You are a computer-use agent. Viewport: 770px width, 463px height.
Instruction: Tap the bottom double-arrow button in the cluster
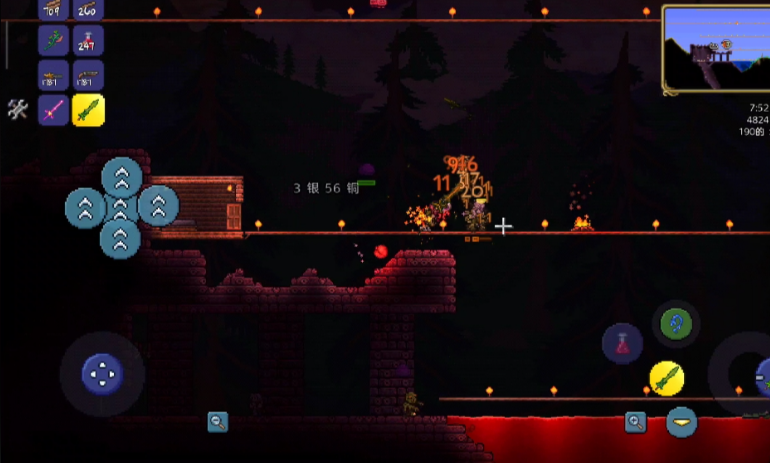click(121, 239)
